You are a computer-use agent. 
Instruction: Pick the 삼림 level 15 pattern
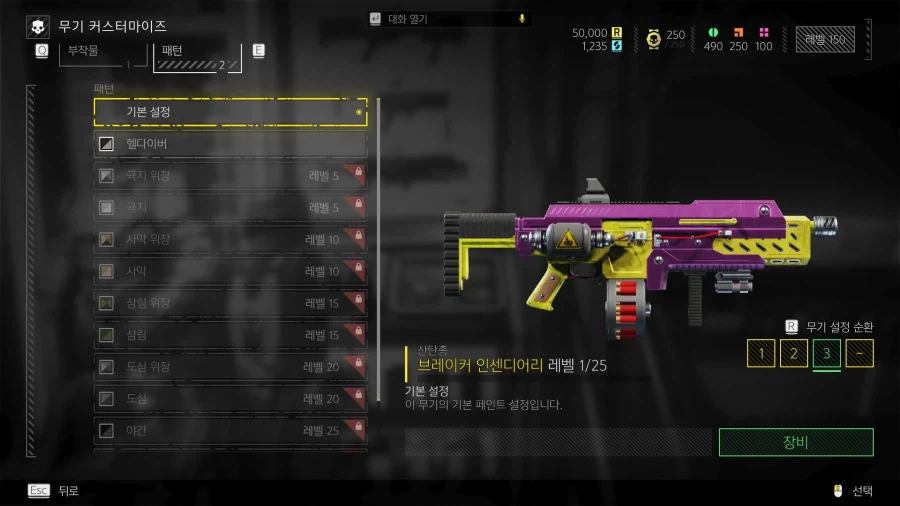pyautogui.click(x=230, y=335)
